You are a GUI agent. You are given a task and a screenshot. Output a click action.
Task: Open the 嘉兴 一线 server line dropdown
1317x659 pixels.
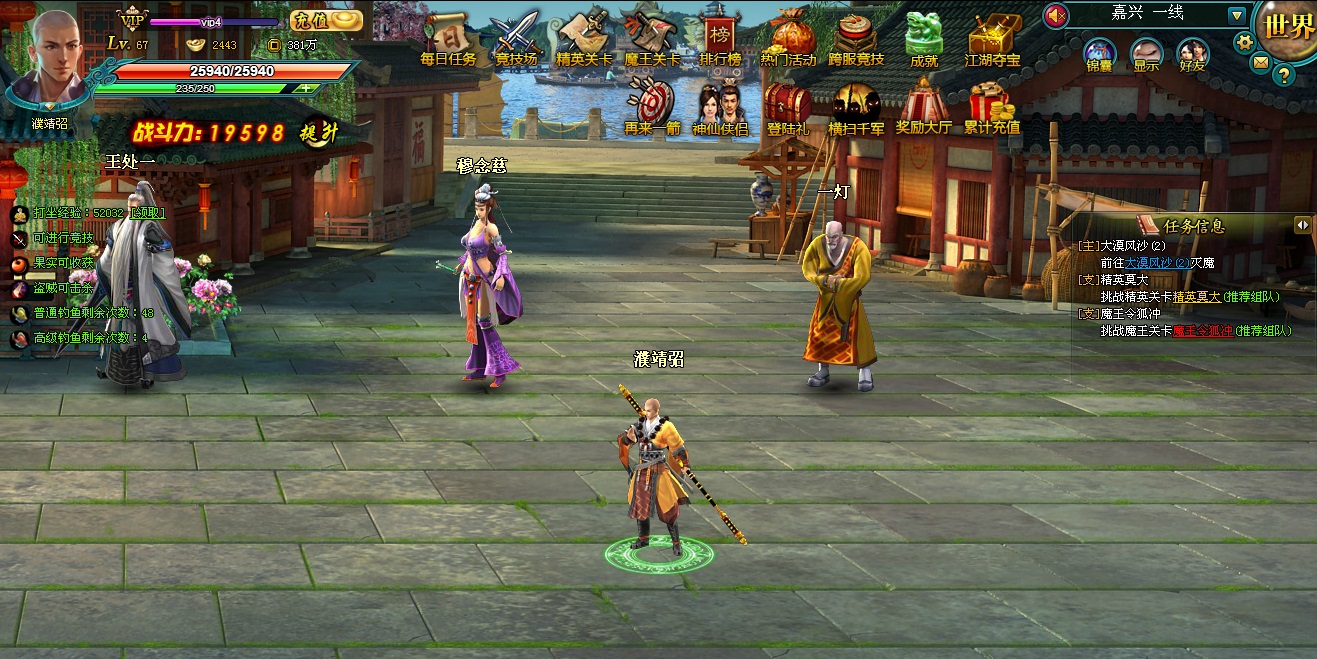pyautogui.click(x=1237, y=15)
